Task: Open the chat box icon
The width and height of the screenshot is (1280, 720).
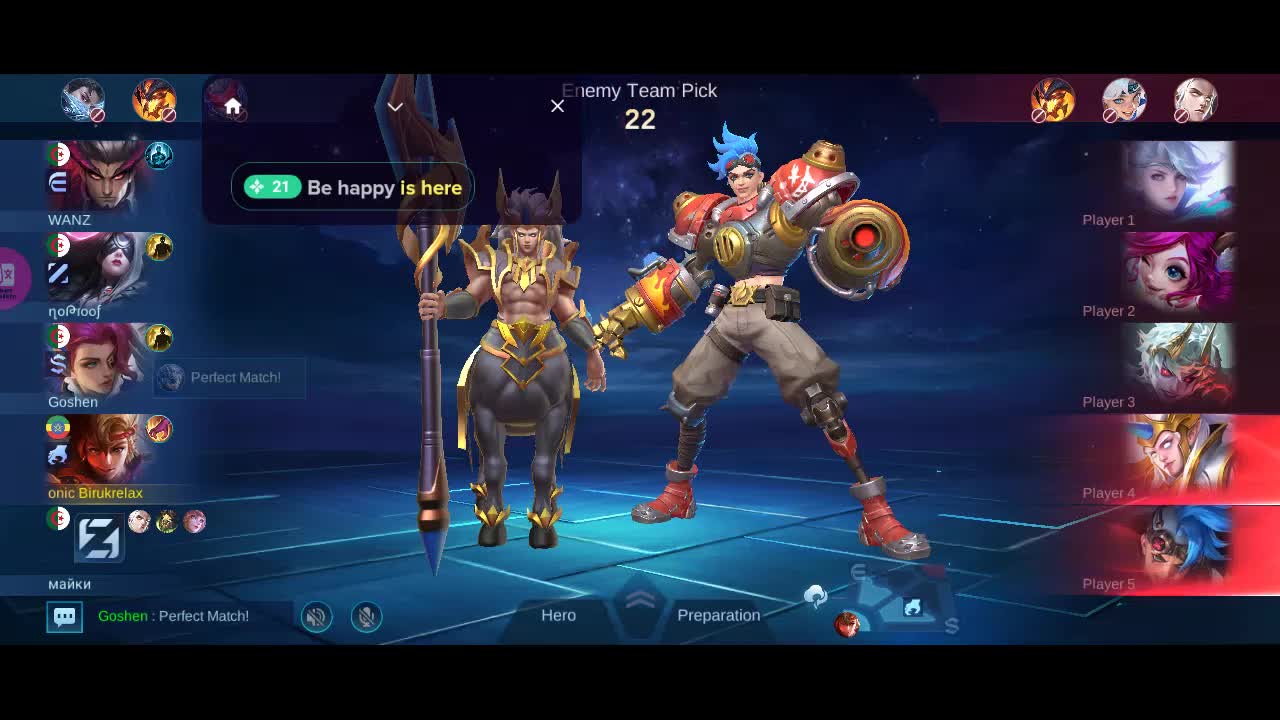Action: pos(65,616)
